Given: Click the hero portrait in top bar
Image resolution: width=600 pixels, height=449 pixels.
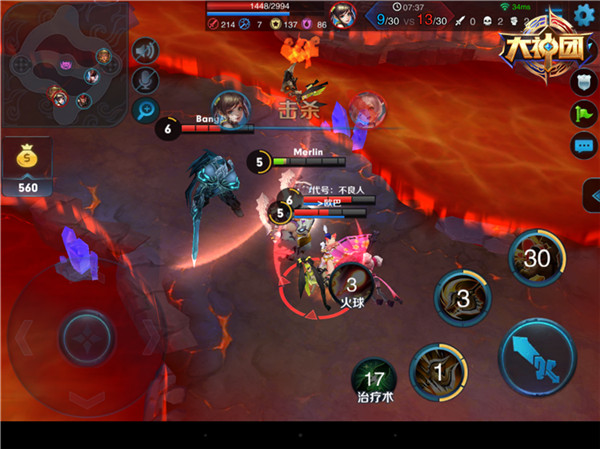Looking at the screenshot, I should pos(343,15).
